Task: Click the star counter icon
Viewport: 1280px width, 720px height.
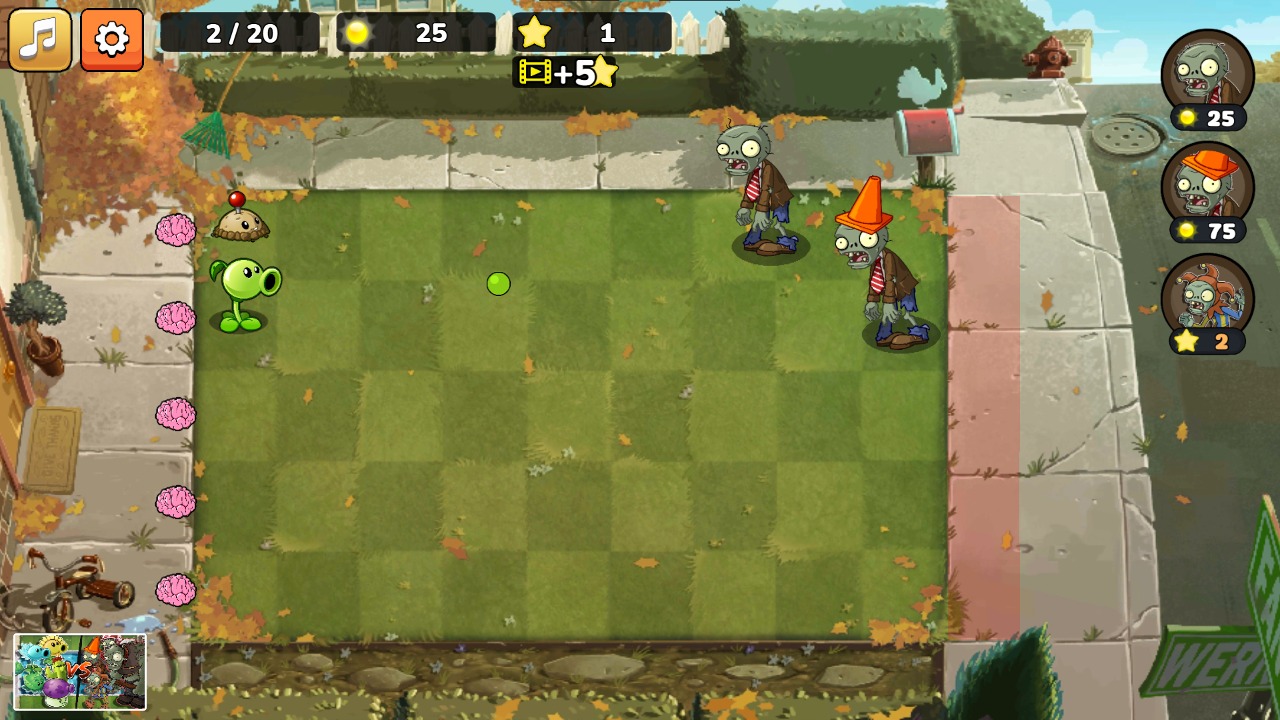Action: pyautogui.click(x=535, y=33)
